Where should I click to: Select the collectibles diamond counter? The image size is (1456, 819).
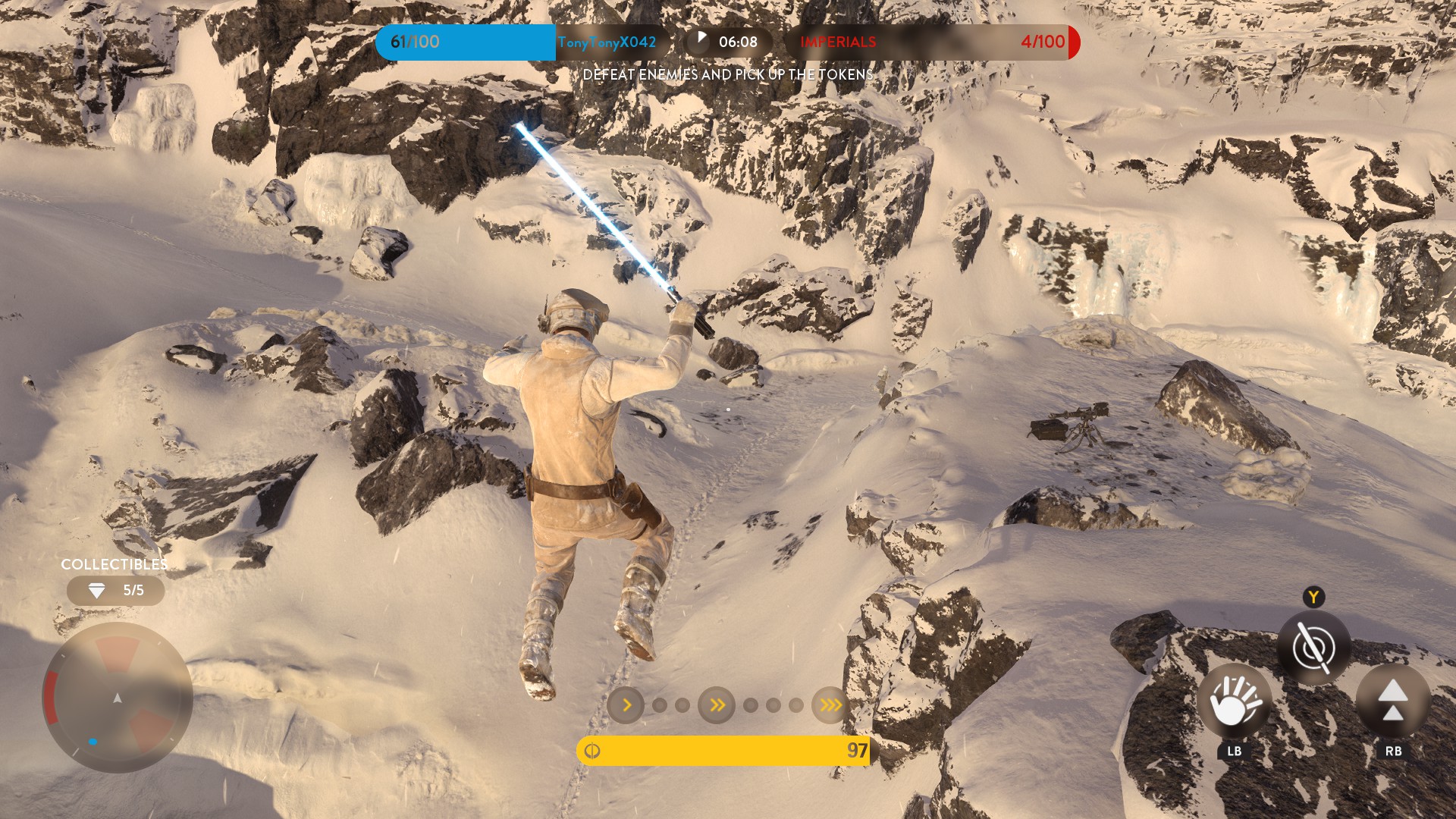(115, 591)
